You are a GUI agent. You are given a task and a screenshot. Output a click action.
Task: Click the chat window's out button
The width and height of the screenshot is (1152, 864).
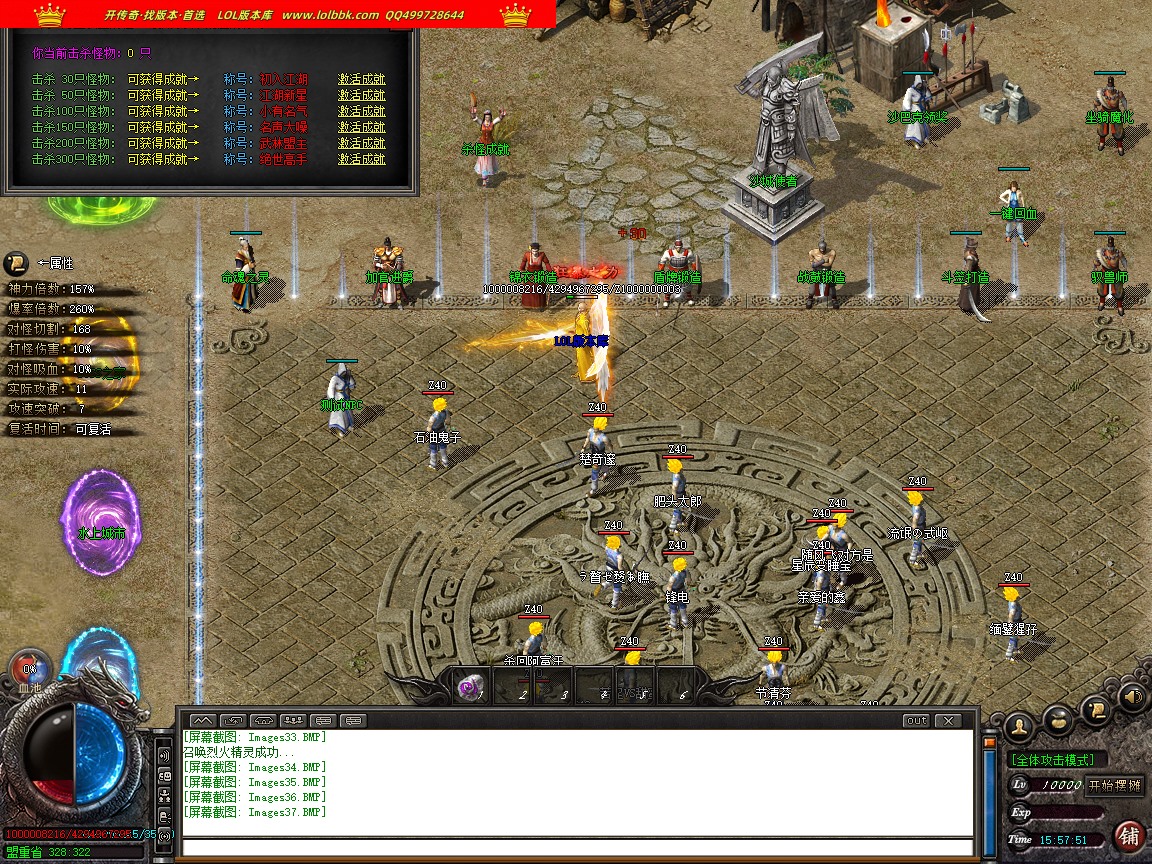pyautogui.click(x=915, y=720)
